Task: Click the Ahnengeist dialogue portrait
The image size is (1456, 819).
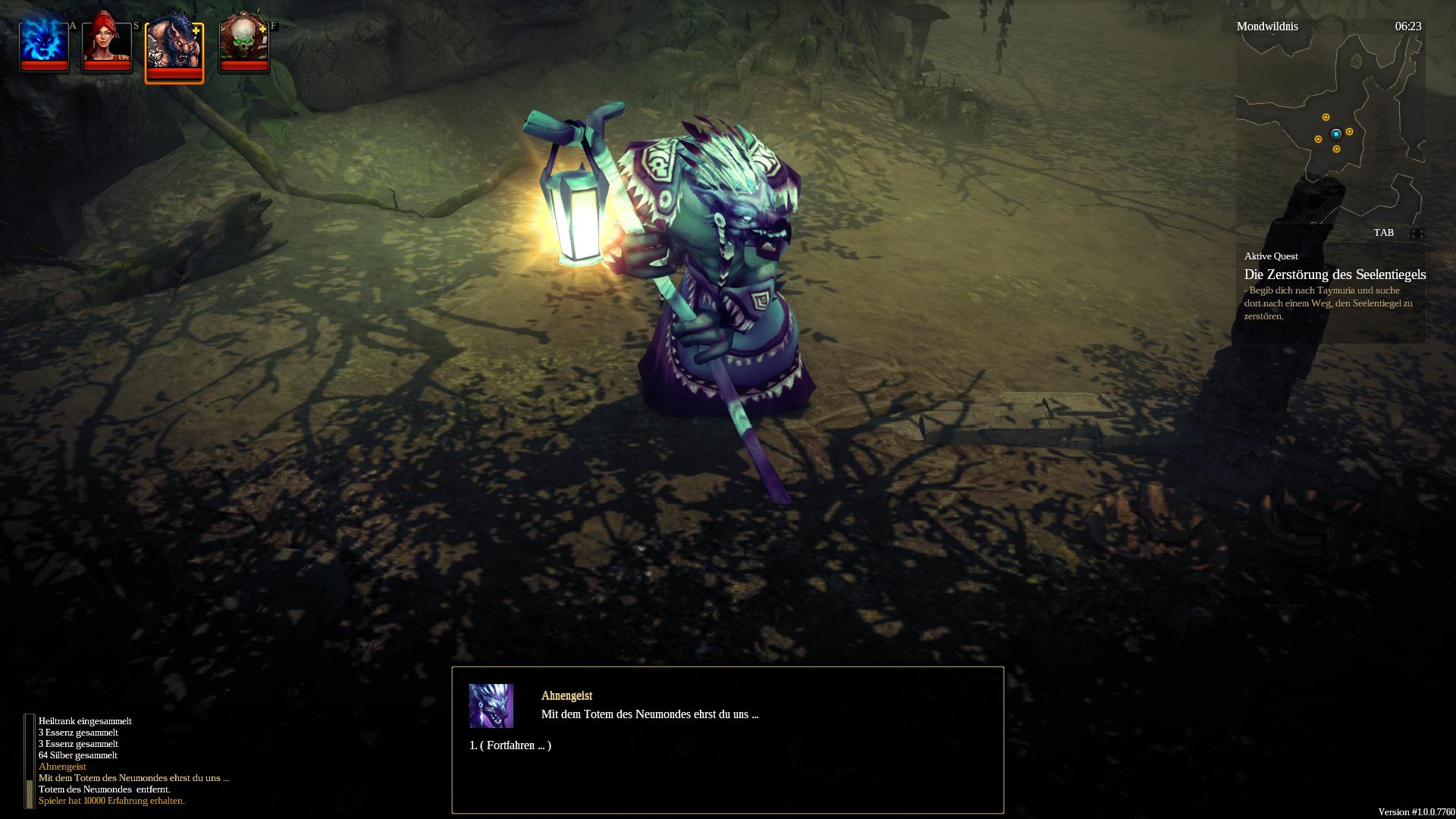Action: click(491, 706)
